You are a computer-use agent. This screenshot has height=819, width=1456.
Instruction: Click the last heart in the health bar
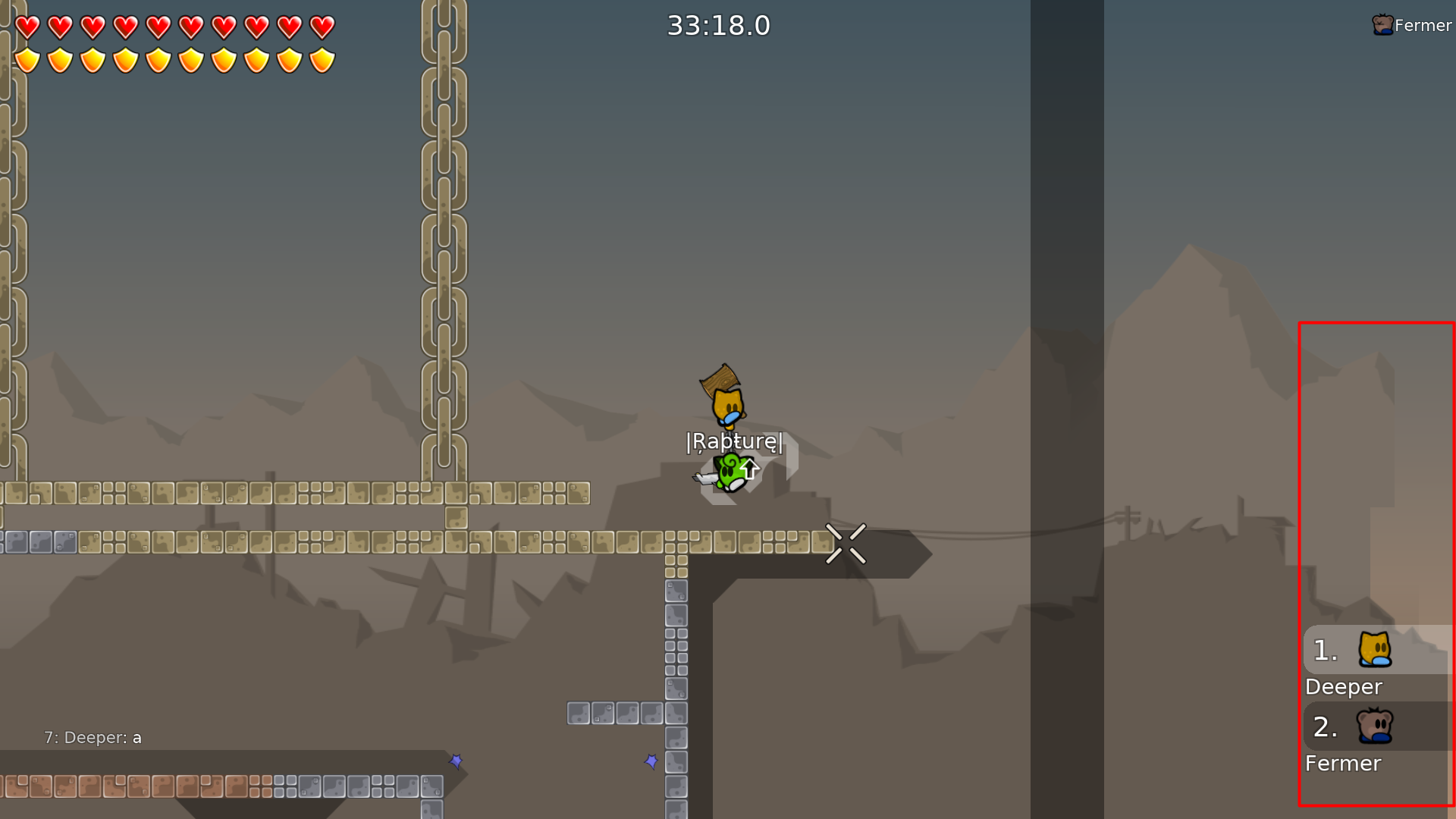tap(322, 27)
